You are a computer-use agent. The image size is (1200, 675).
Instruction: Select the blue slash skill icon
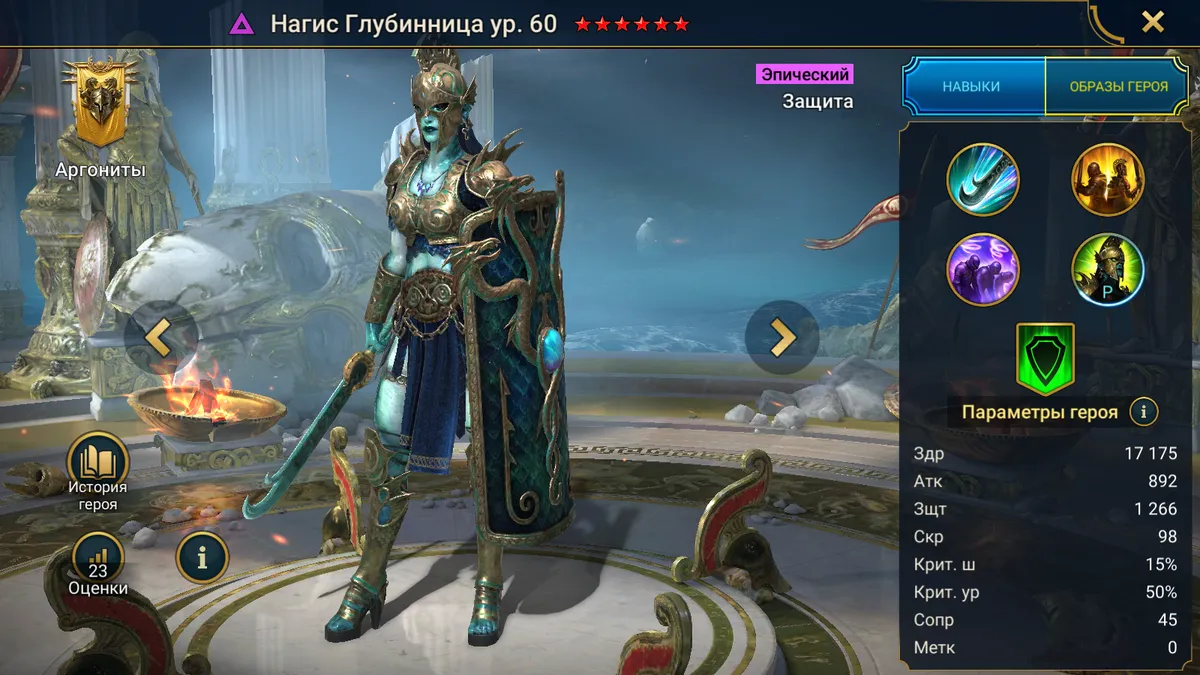click(983, 180)
